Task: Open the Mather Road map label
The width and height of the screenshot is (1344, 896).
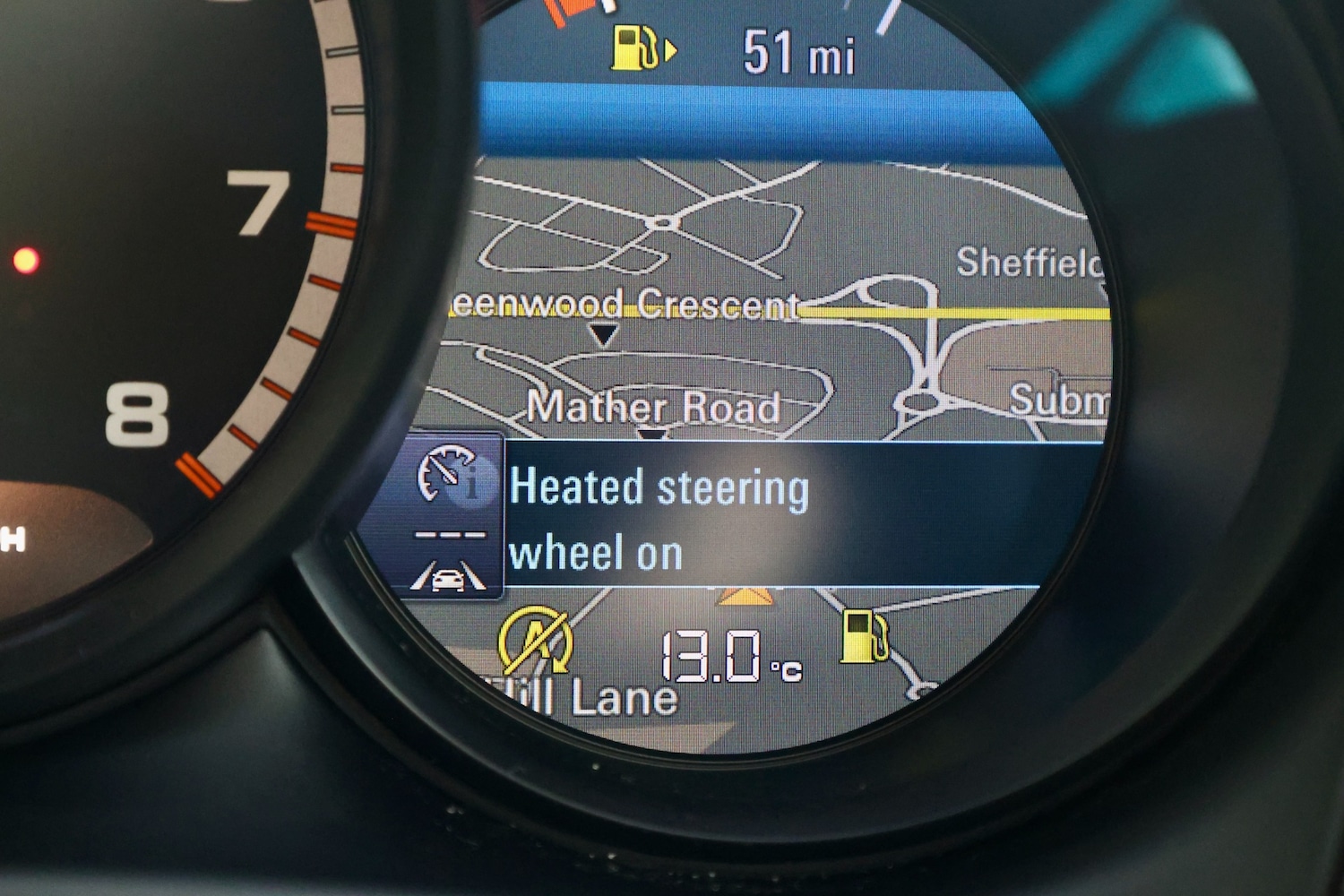Action: coord(653,407)
